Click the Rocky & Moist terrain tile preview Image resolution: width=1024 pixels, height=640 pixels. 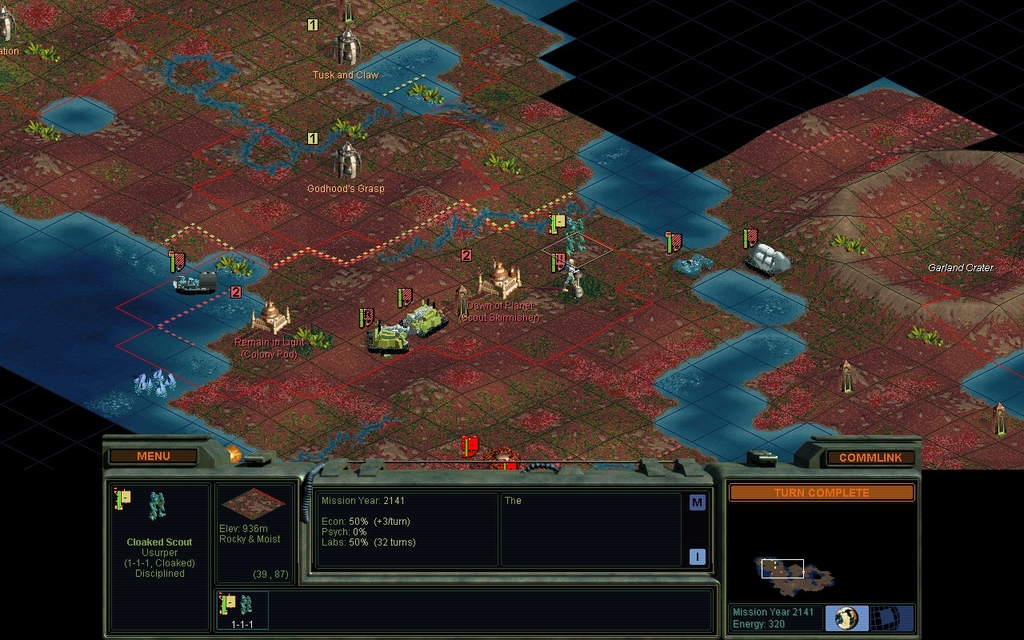250,503
